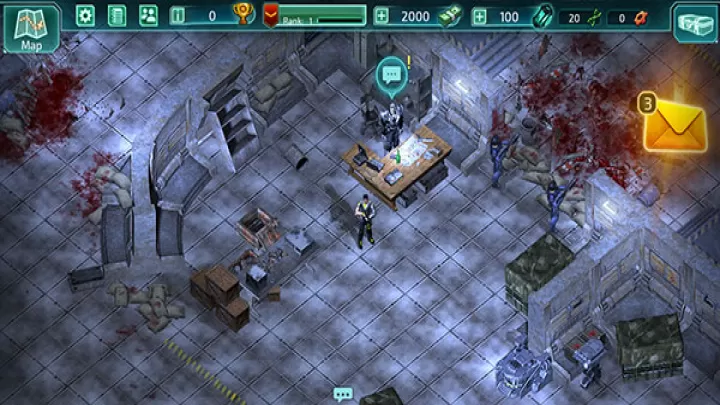
Task: Open the Map screen
Action: [x=31, y=27]
